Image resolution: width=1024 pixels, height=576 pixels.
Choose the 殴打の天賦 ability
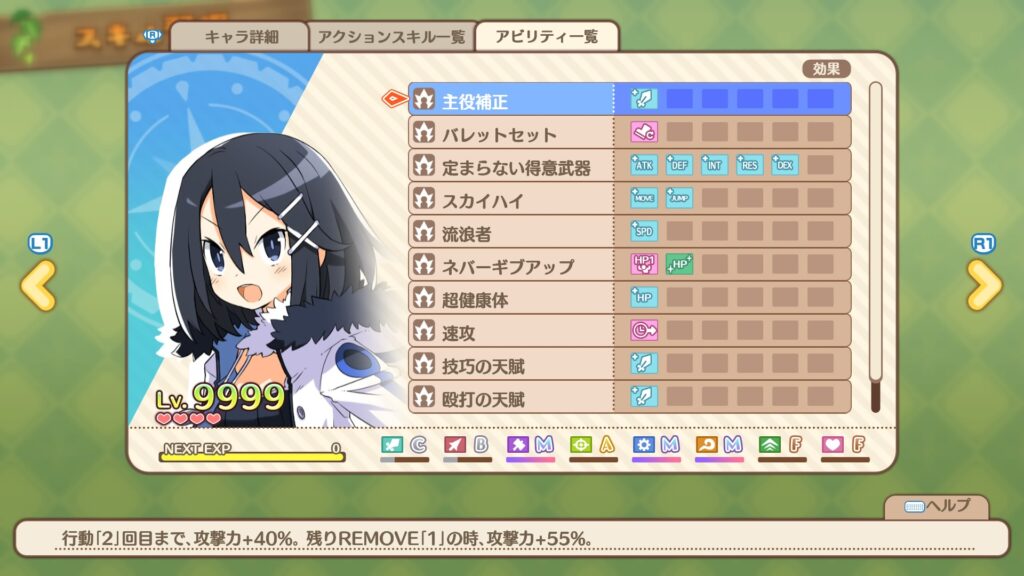pyautogui.click(x=511, y=397)
